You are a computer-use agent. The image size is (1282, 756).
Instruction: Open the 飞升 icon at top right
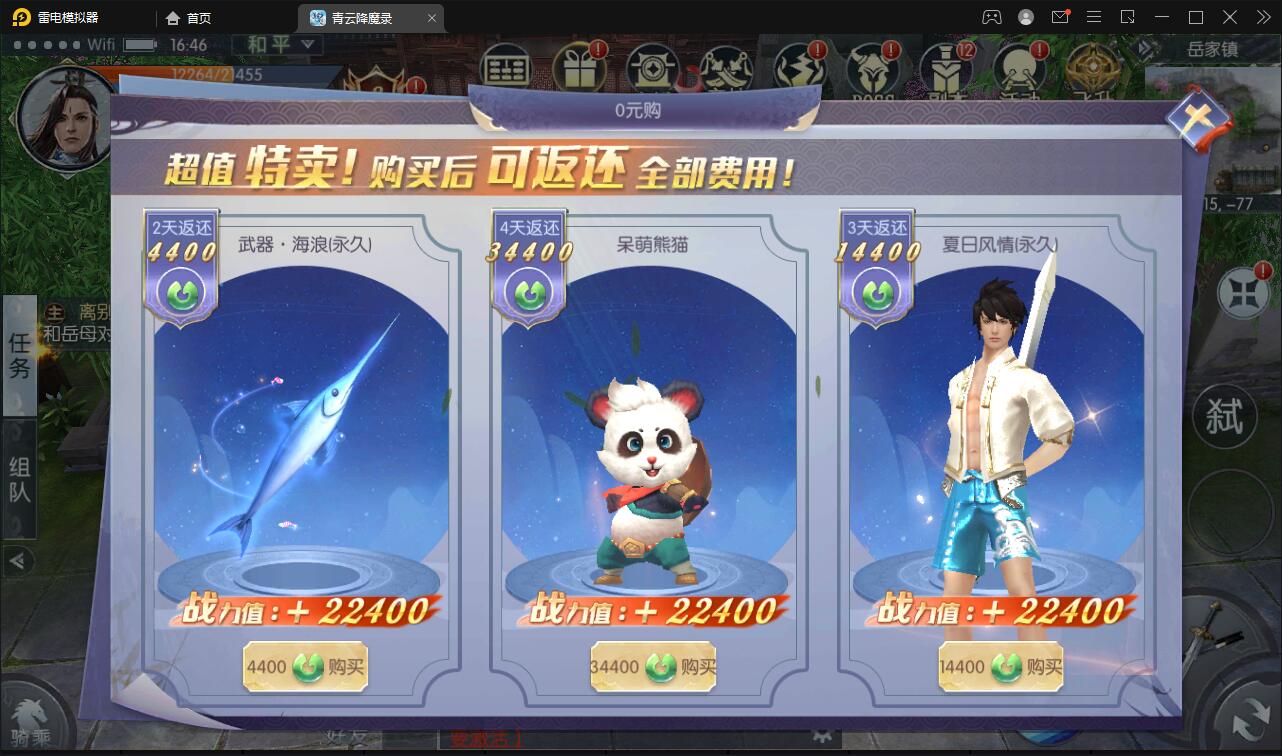coord(1091,66)
